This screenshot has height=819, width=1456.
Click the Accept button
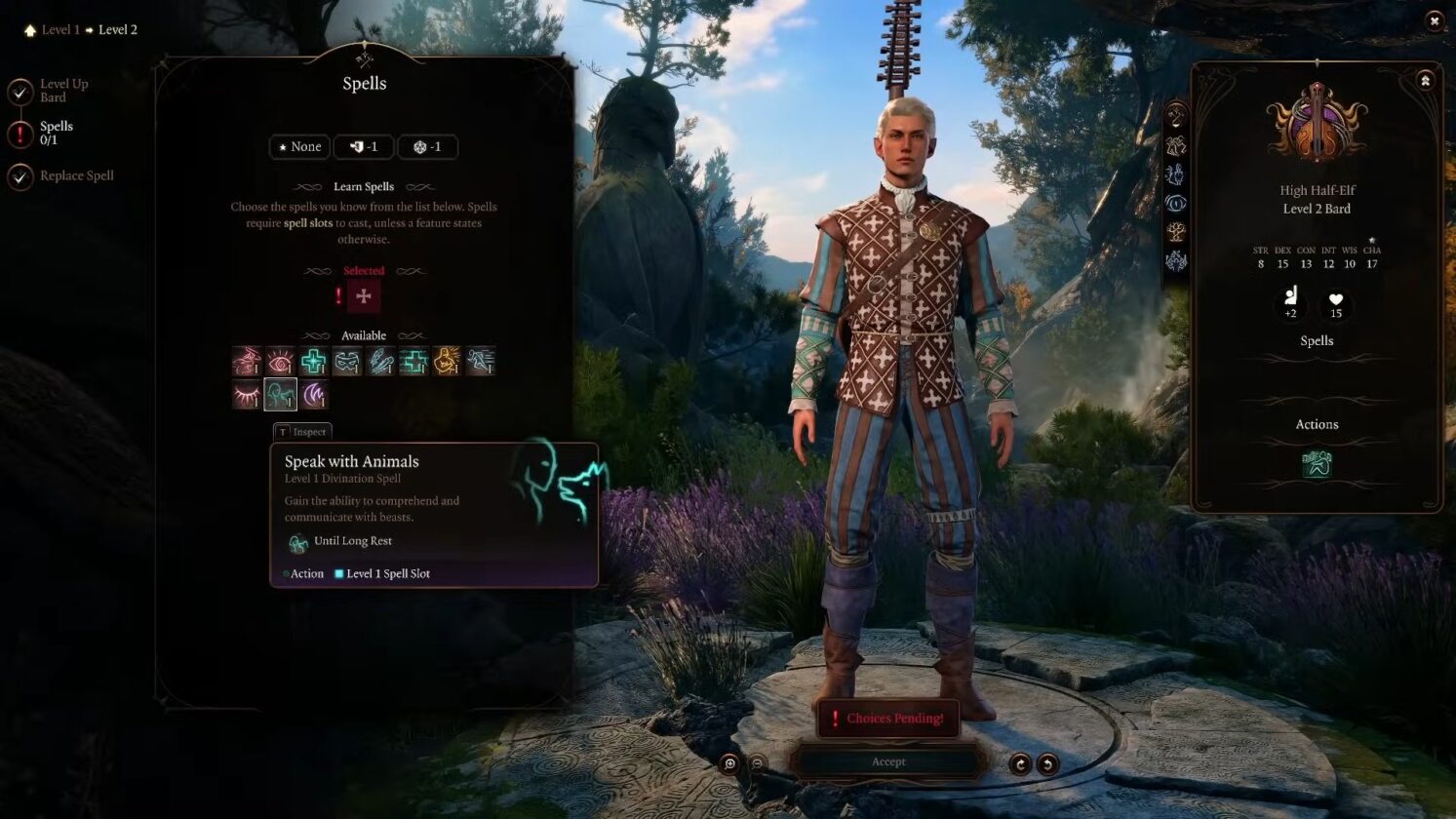[x=888, y=762]
